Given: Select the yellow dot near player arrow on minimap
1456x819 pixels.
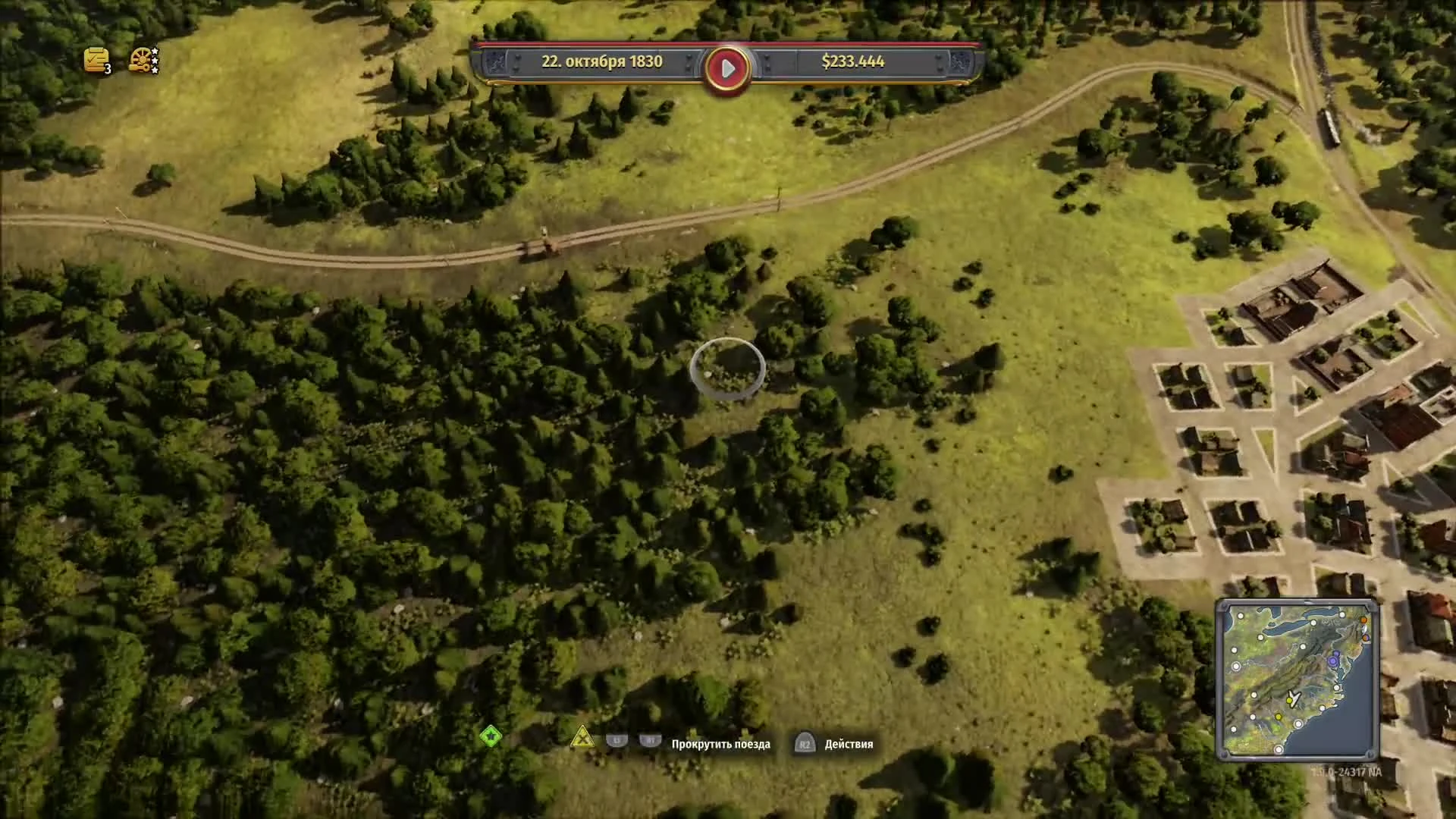Looking at the screenshot, I should 1289,701.
